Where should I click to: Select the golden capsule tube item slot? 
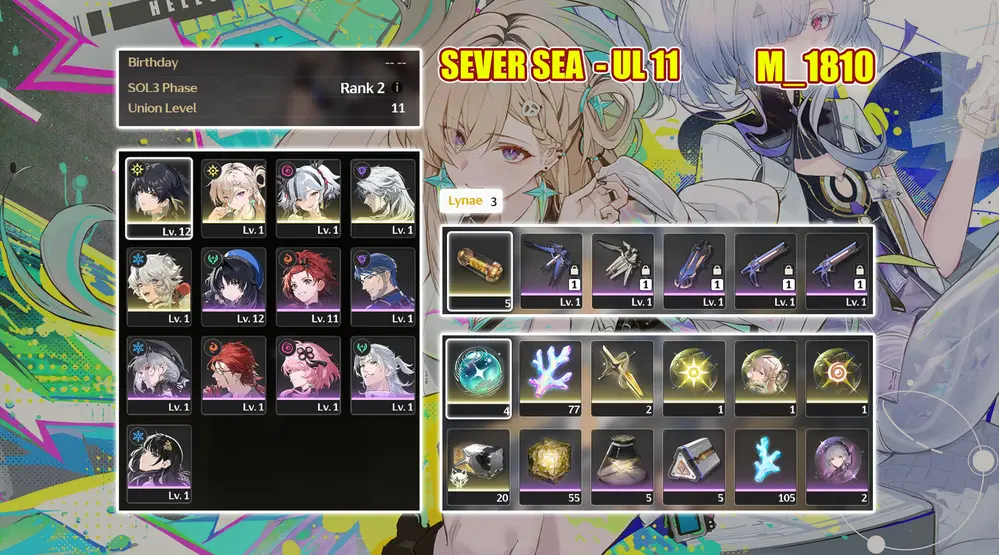pyautogui.click(x=479, y=270)
